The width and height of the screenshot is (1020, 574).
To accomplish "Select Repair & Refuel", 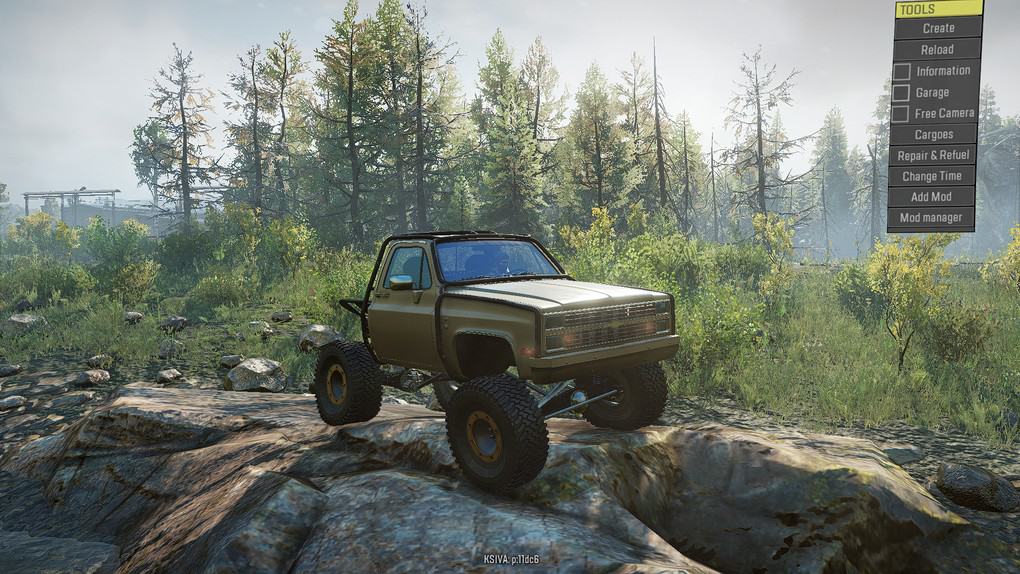I will [x=932, y=155].
